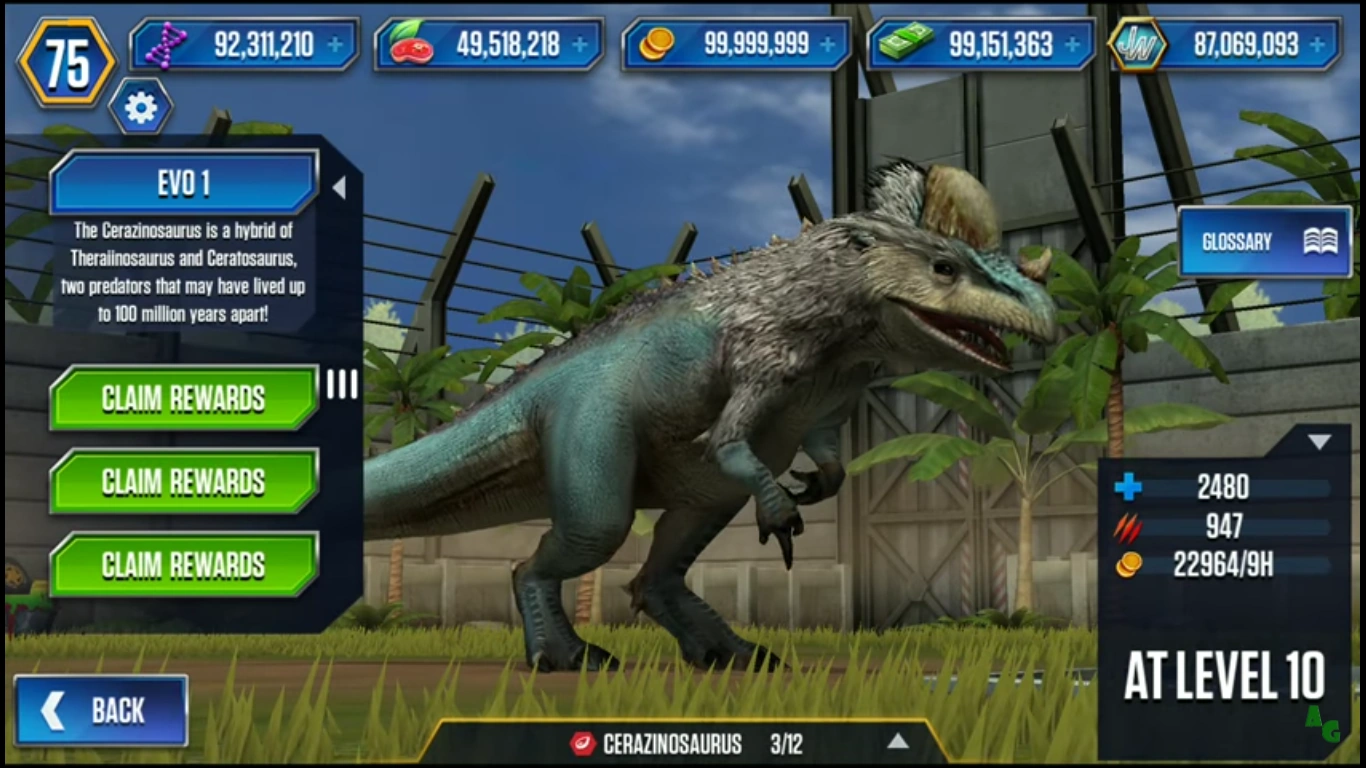Click the health plus stat icon
The image size is (1366, 768).
pyautogui.click(x=1128, y=488)
